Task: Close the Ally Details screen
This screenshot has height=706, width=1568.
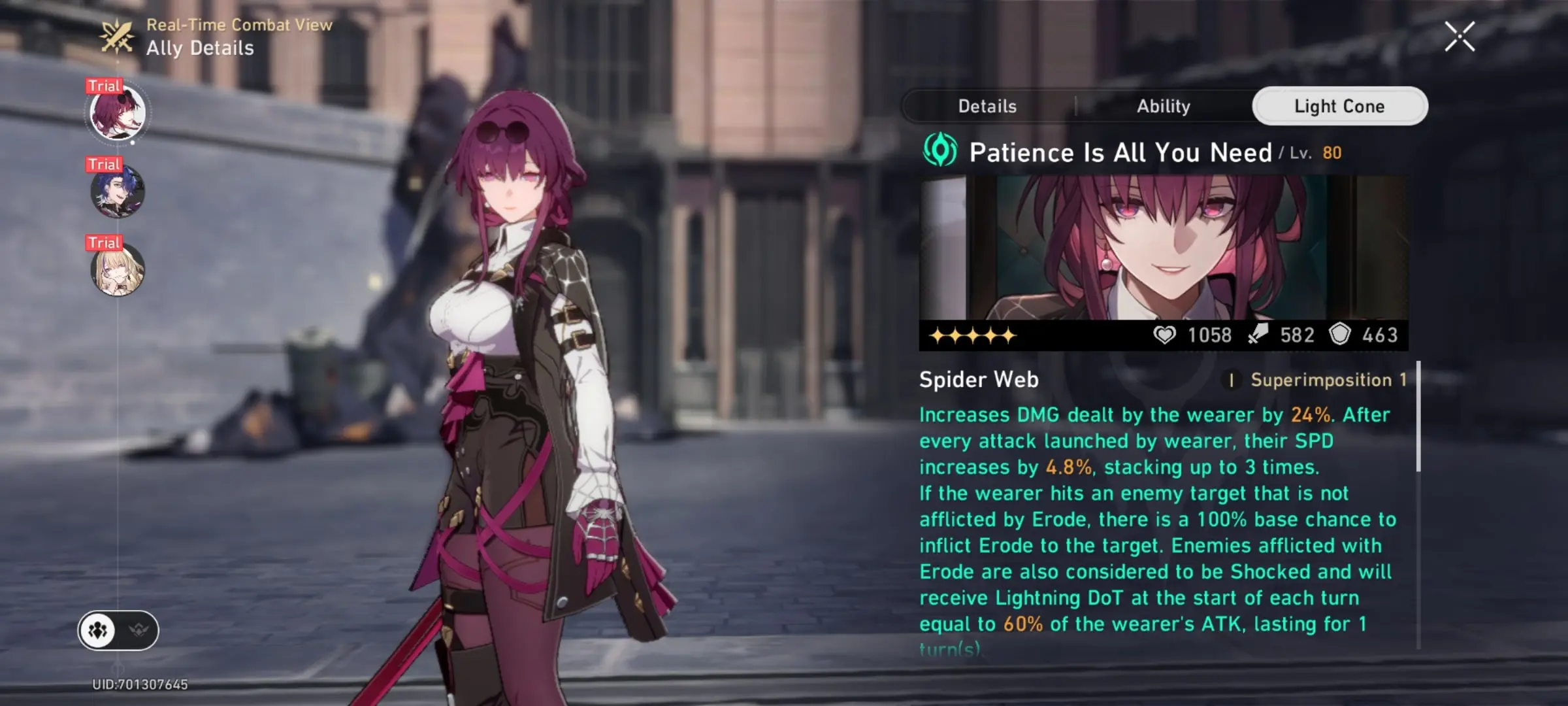Action: point(1459,37)
